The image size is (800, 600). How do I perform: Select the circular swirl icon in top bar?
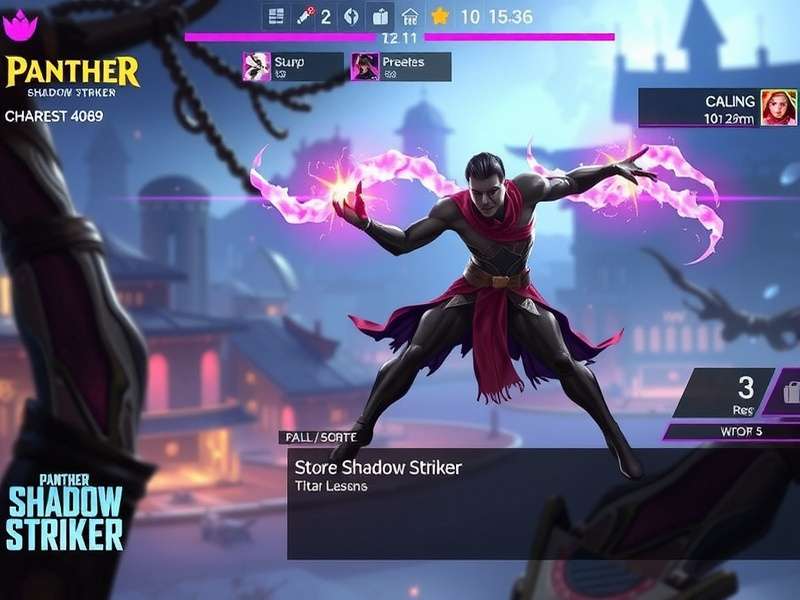[351, 16]
